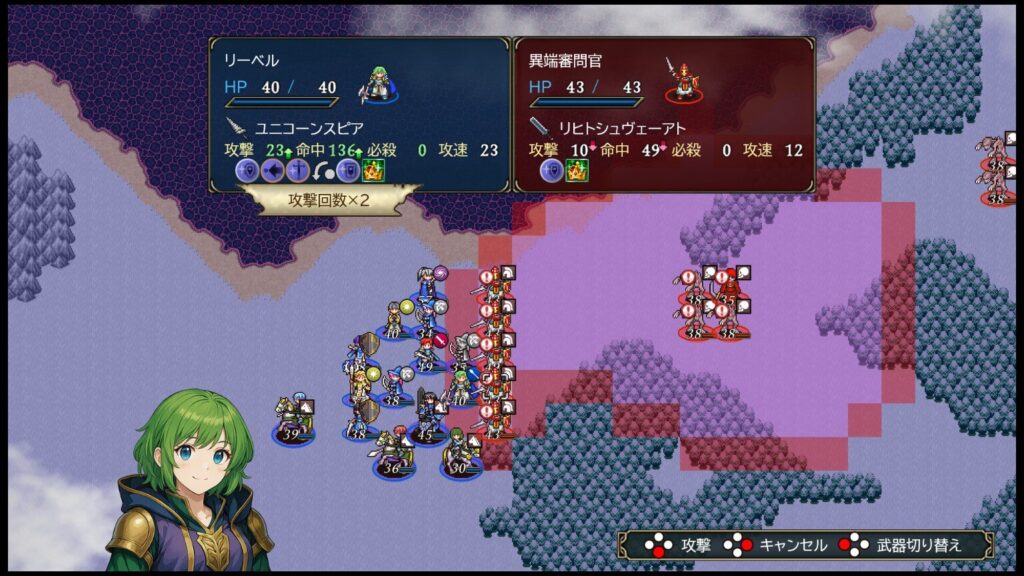This screenshot has width=1024, height=576.
Task: Click the Inquisitor's sprite in the red forecast panel
Action: point(684,80)
